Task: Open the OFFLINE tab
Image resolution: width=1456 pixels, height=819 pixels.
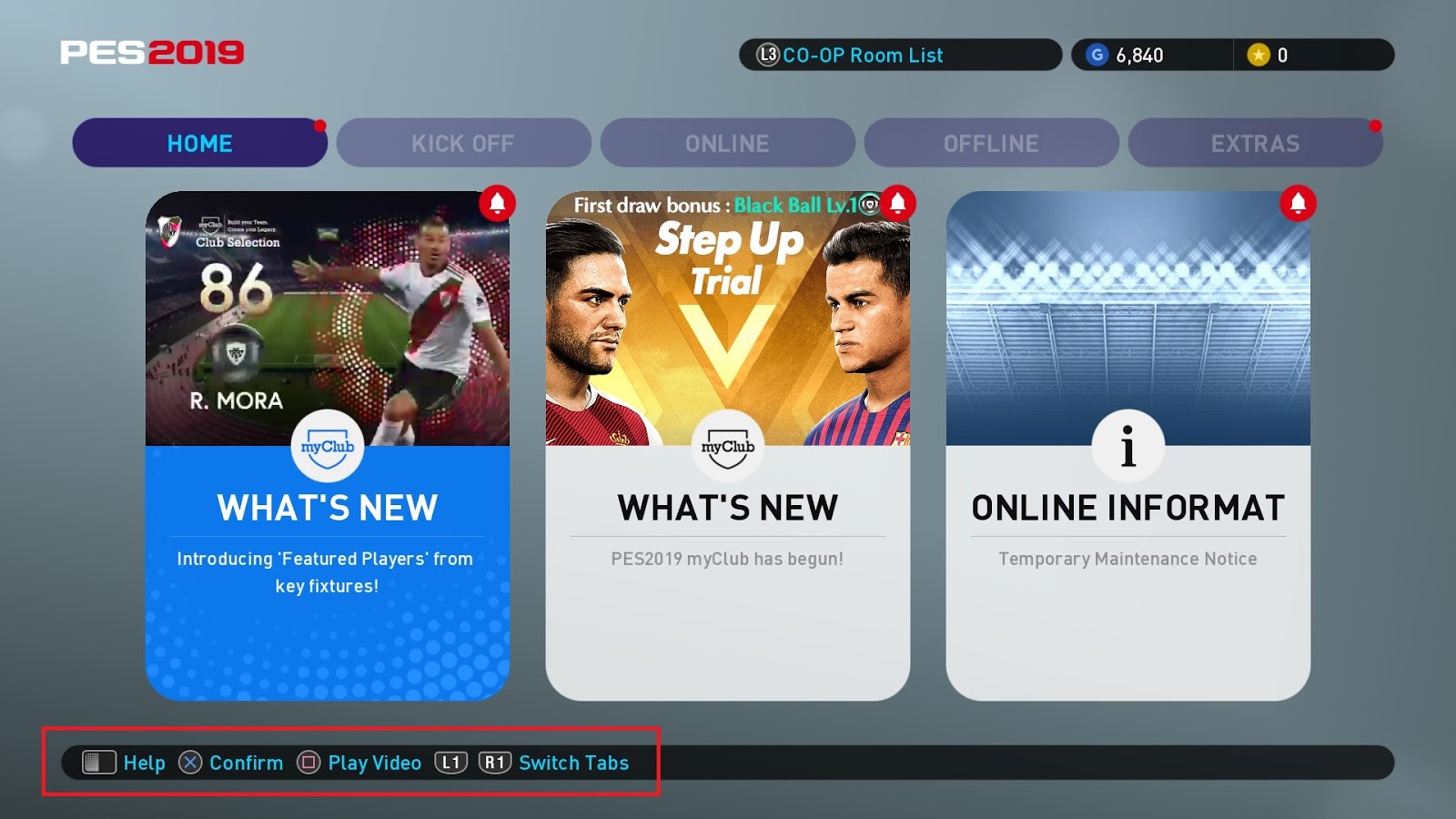Action: [x=992, y=143]
